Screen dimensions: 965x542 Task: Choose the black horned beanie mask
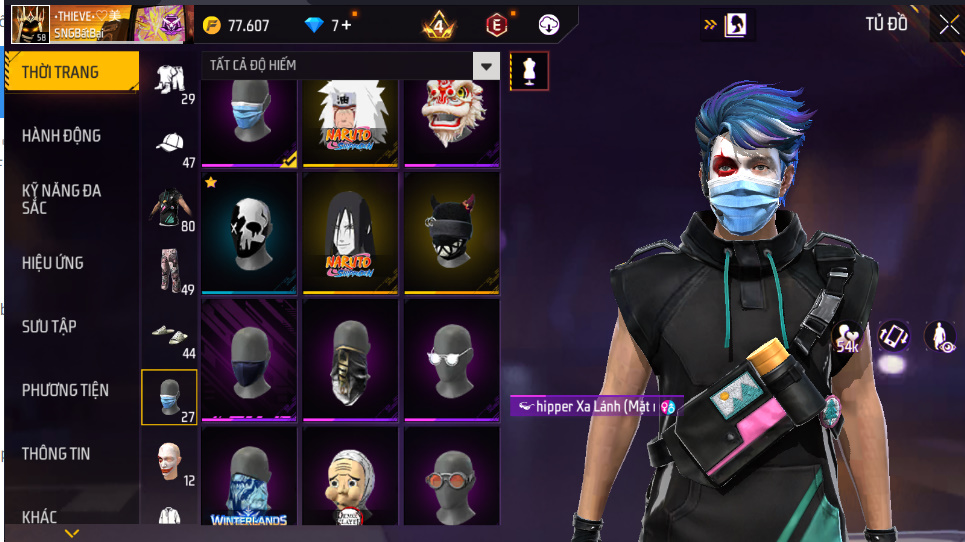tap(451, 233)
